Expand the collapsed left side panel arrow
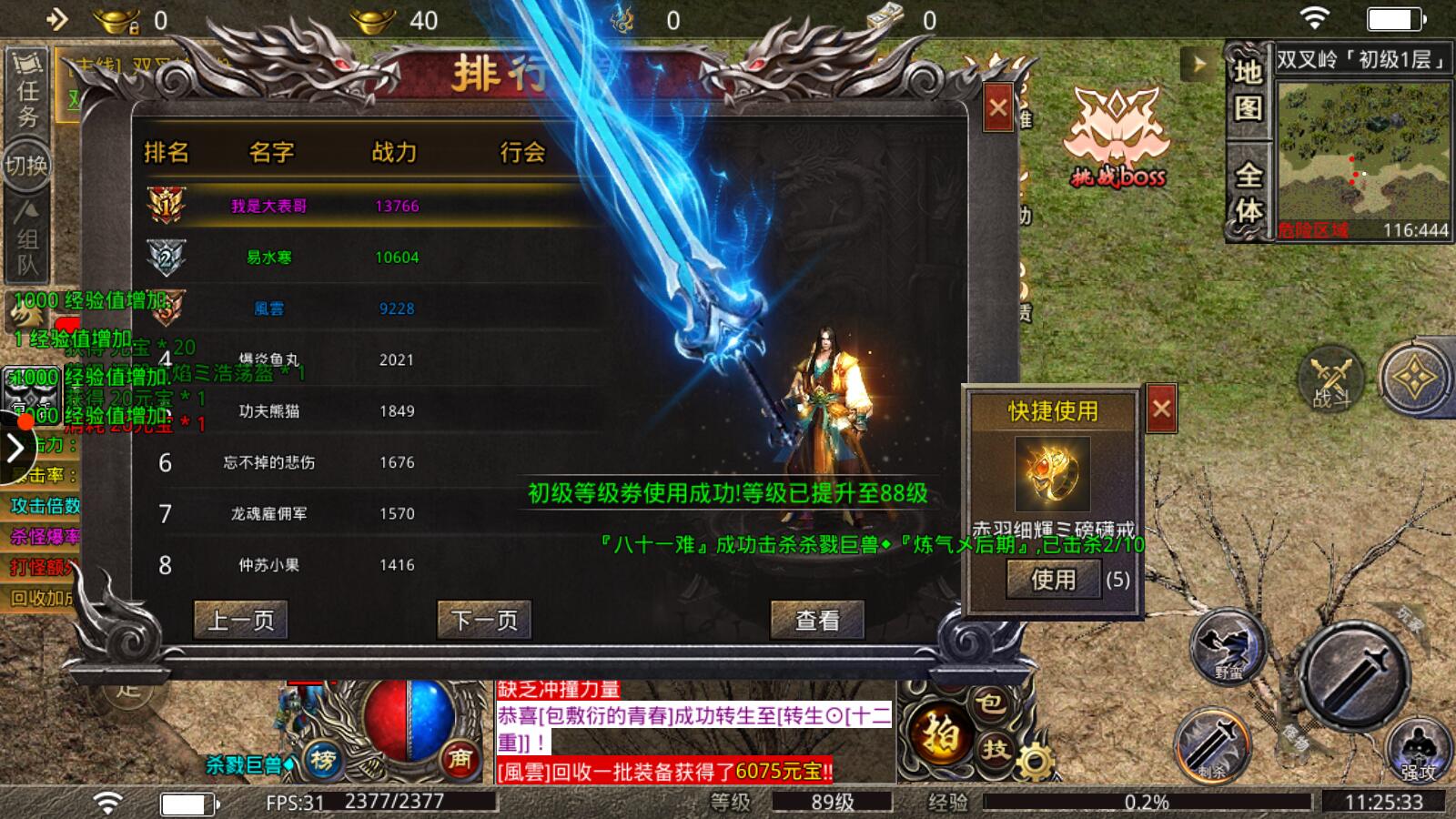The image size is (1456, 819). pyautogui.click(x=15, y=446)
